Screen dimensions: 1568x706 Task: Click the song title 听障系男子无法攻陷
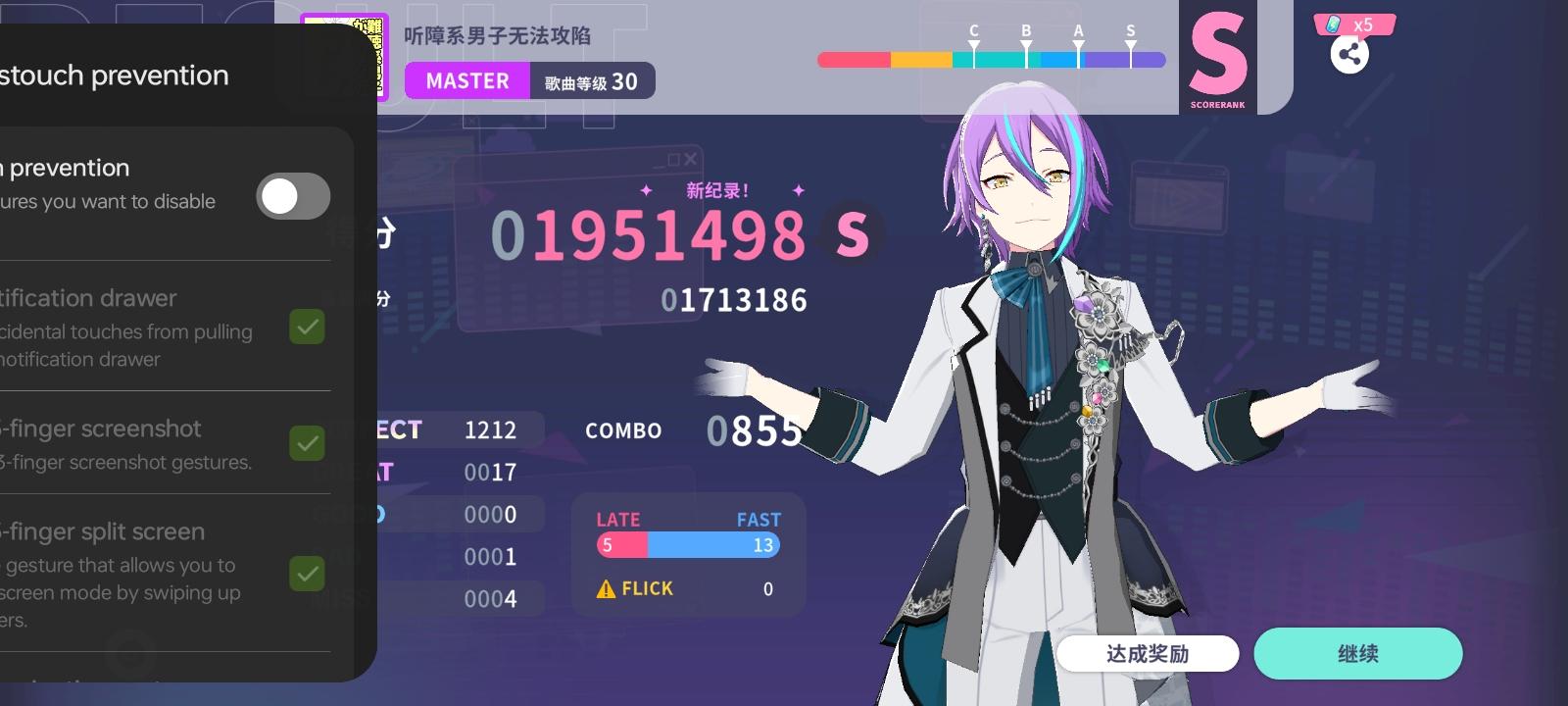[x=498, y=35]
